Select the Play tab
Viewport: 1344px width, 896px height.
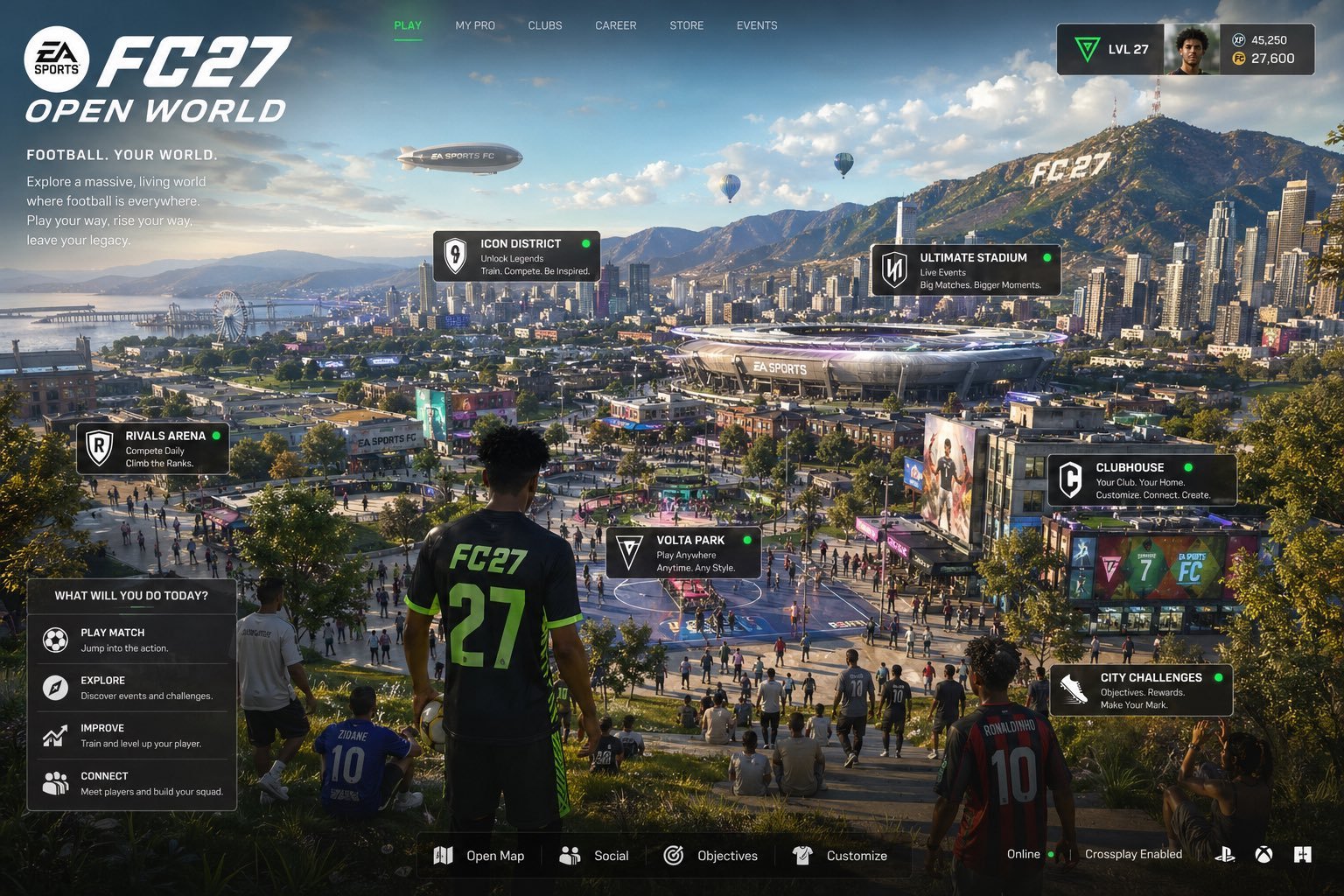tap(408, 25)
